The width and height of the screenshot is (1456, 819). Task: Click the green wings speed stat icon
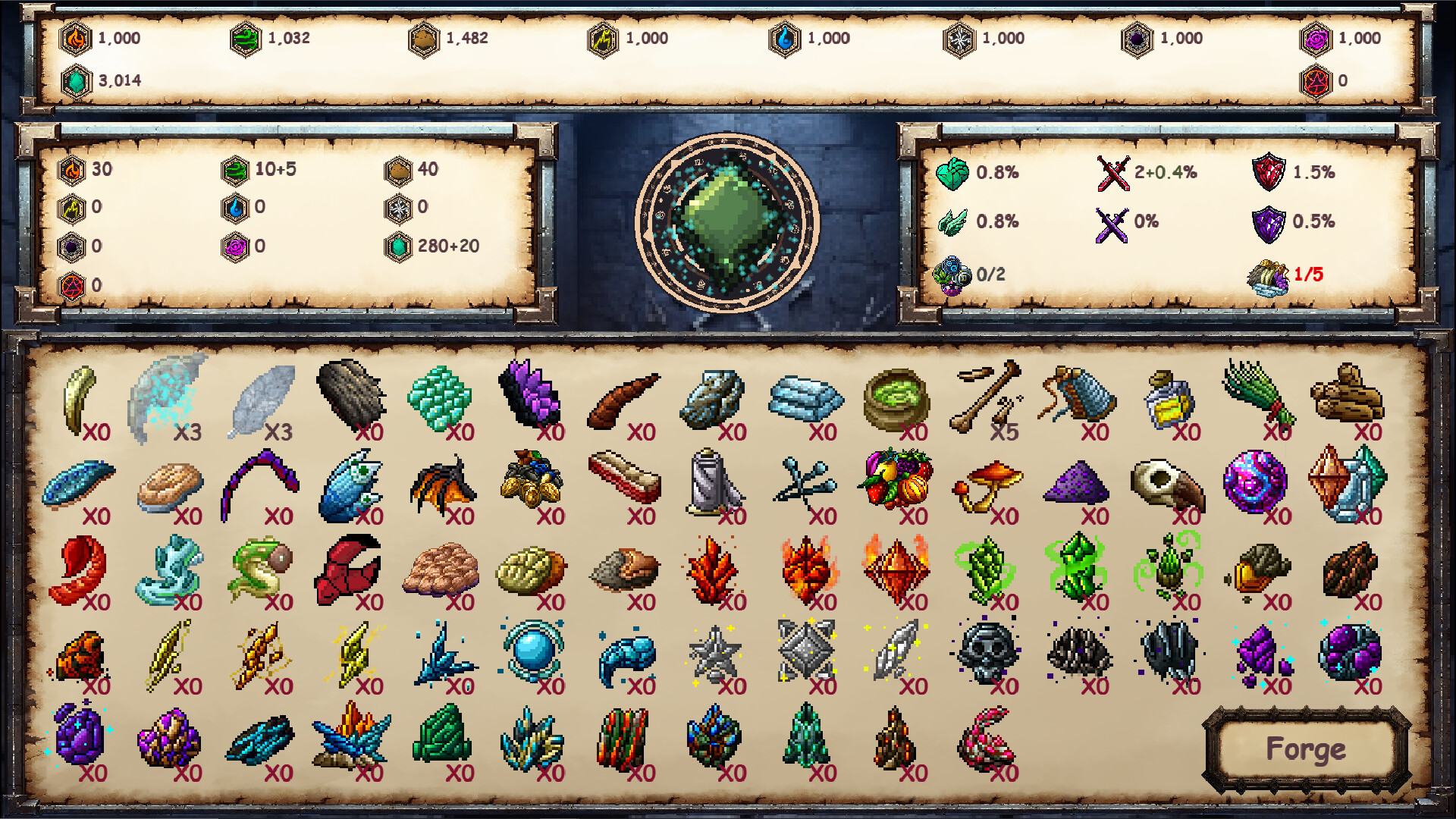pyautogui.click(x=952, y=222)
